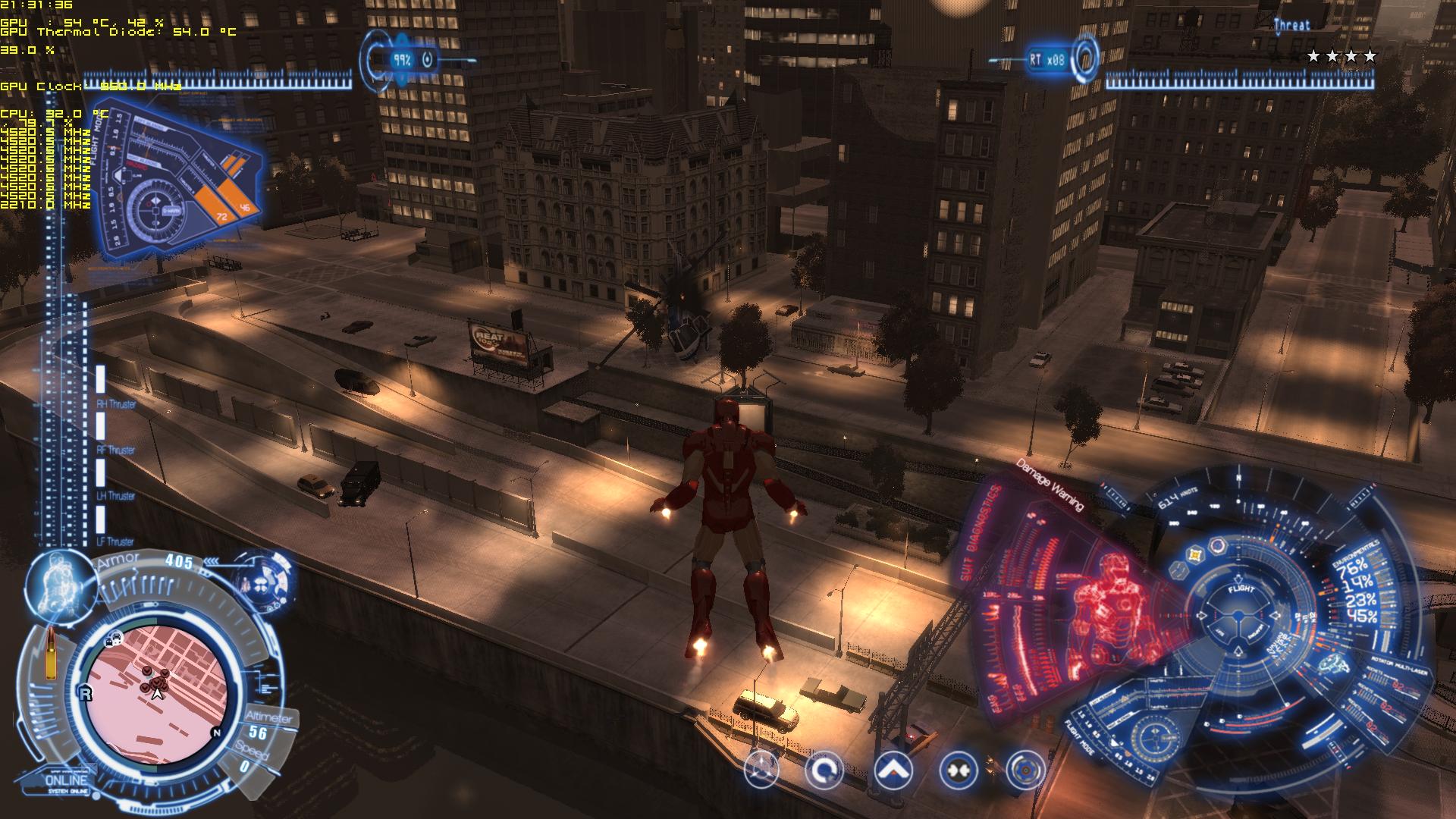Select the RT x08 weapon indicator
The image size is (1456, 819).
1048,59
